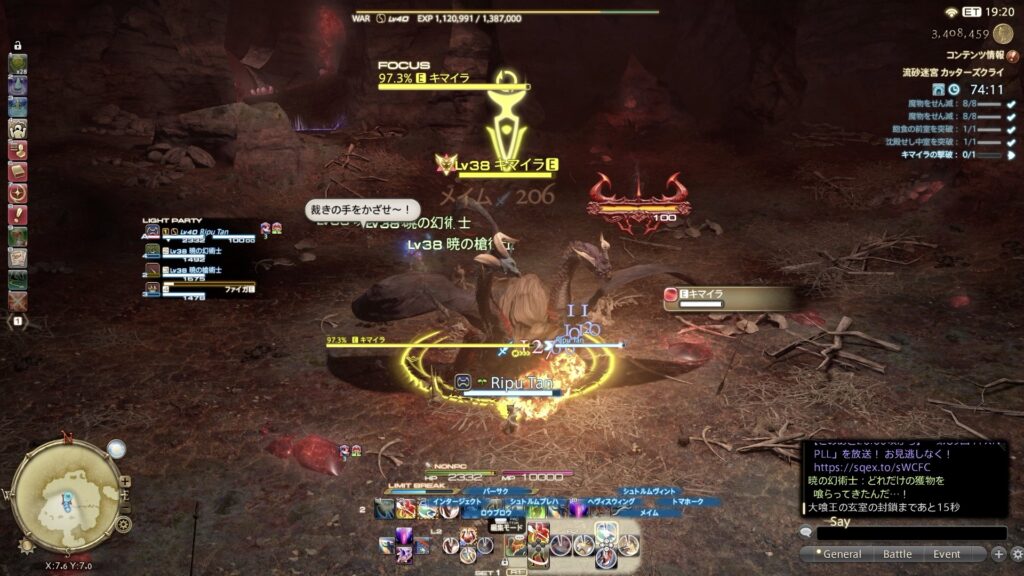This screenshot has width=1024, height=576.
Task: Click the exclamation mark icon in side hotbar
Action: tap(18, 214)
